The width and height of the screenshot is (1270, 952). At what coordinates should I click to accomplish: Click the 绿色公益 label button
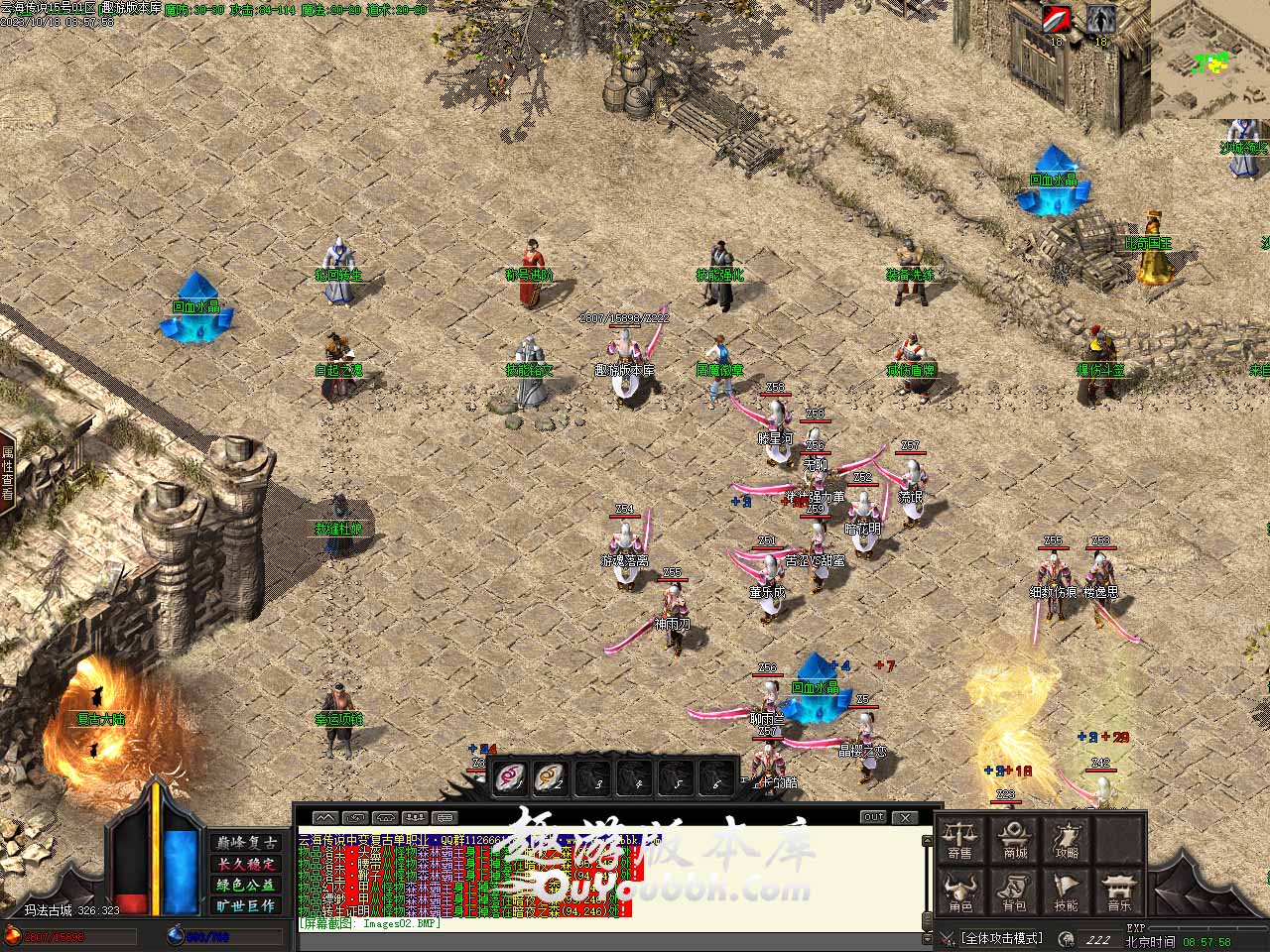(x=246, y=885)
